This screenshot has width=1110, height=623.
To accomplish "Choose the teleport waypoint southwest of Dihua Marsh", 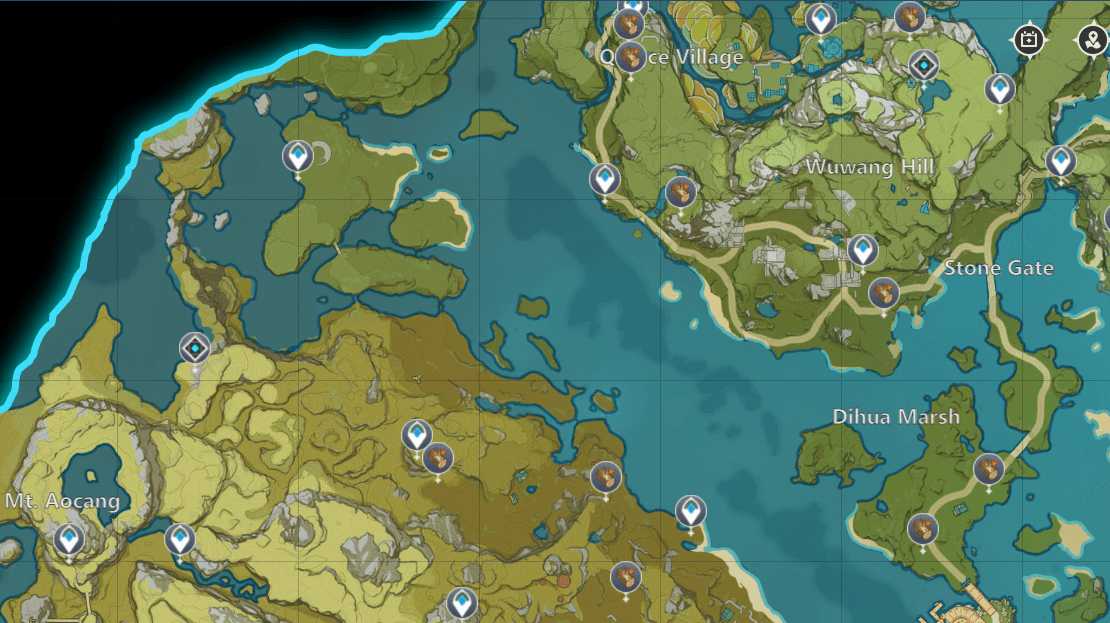I will click(x=690, y=511).
